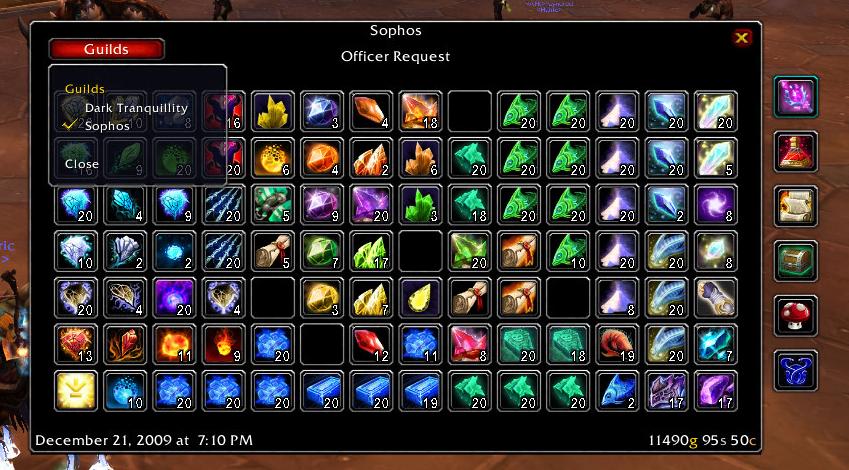
Task: Switch to the purple crystal bank tab
Action: 796,98
